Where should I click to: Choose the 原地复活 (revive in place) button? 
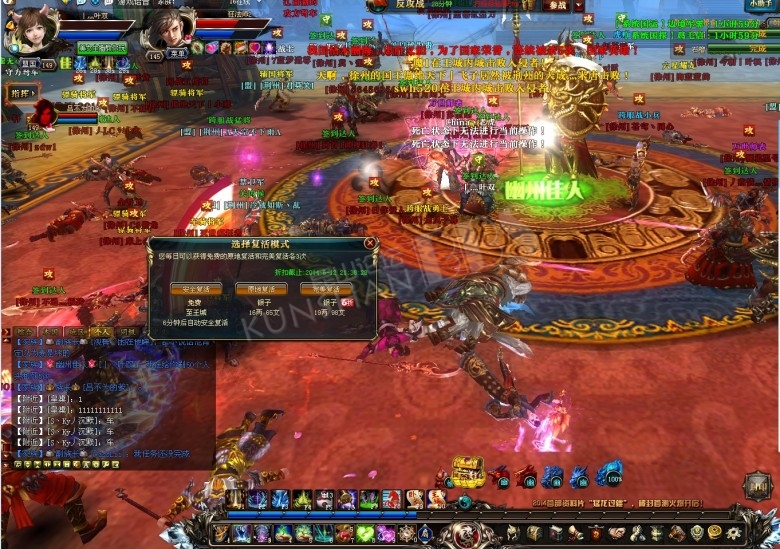pos(261,289)
